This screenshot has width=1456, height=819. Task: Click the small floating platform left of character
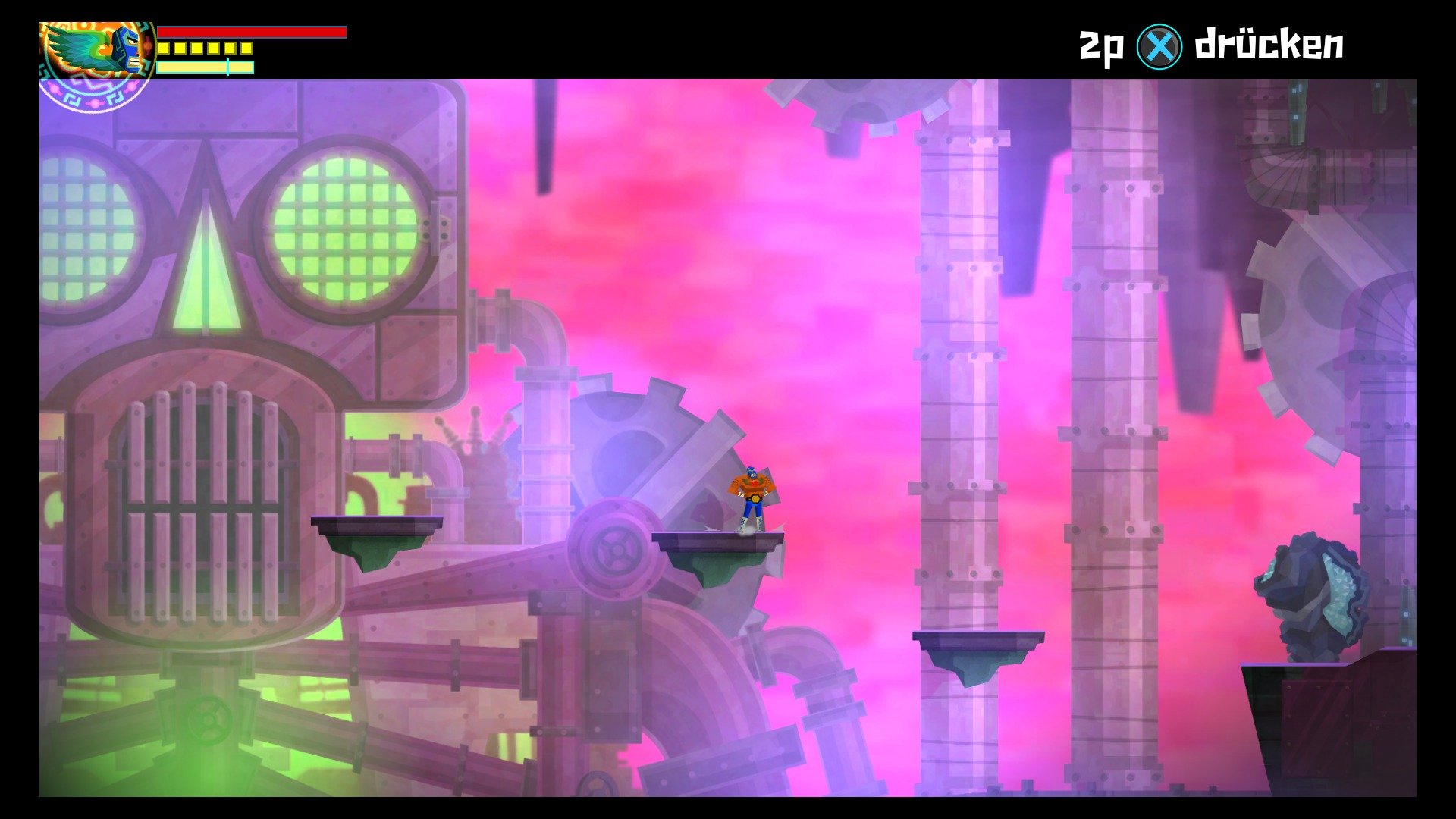pos(377,525)
